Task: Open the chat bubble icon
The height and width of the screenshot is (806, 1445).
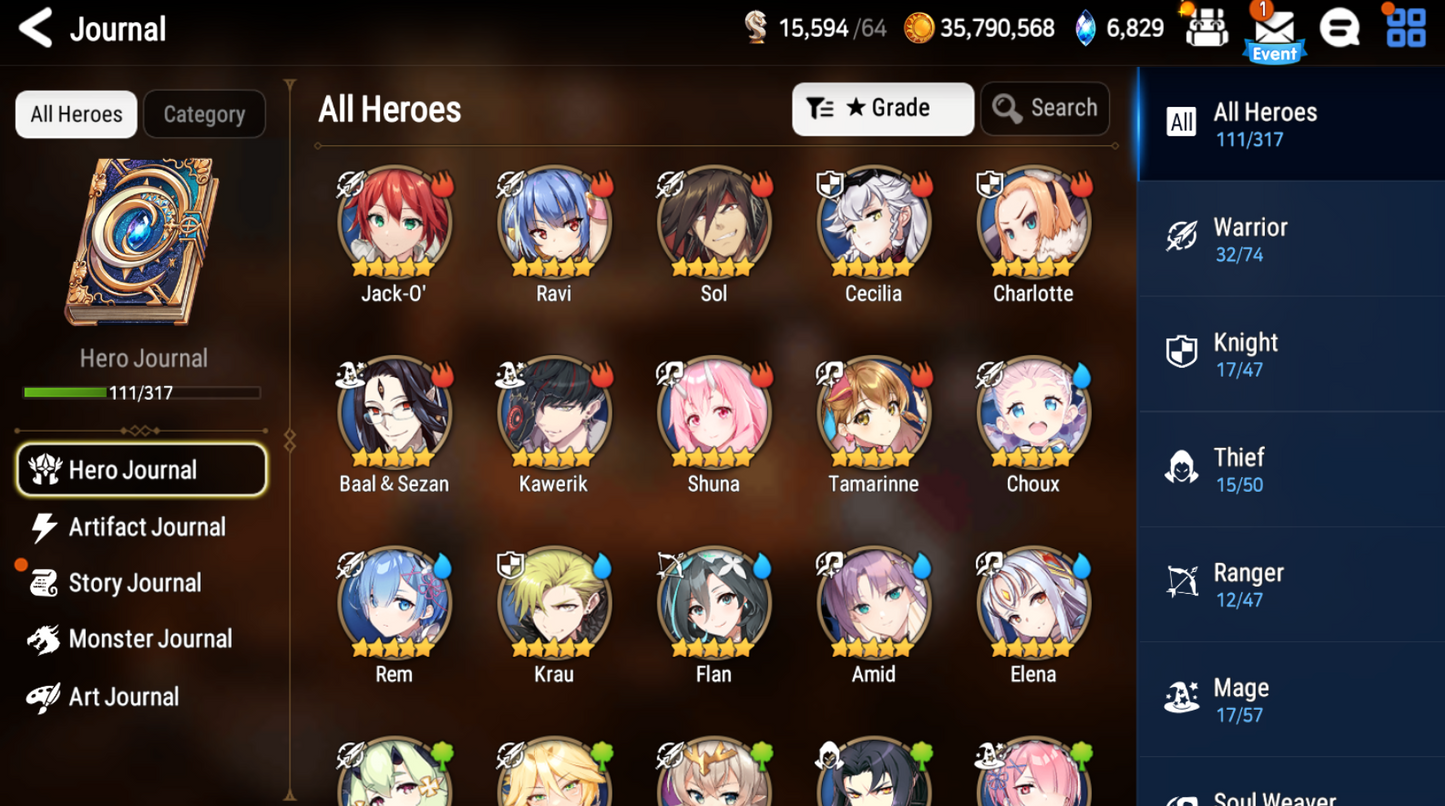Action: [x=1340, y=28]
